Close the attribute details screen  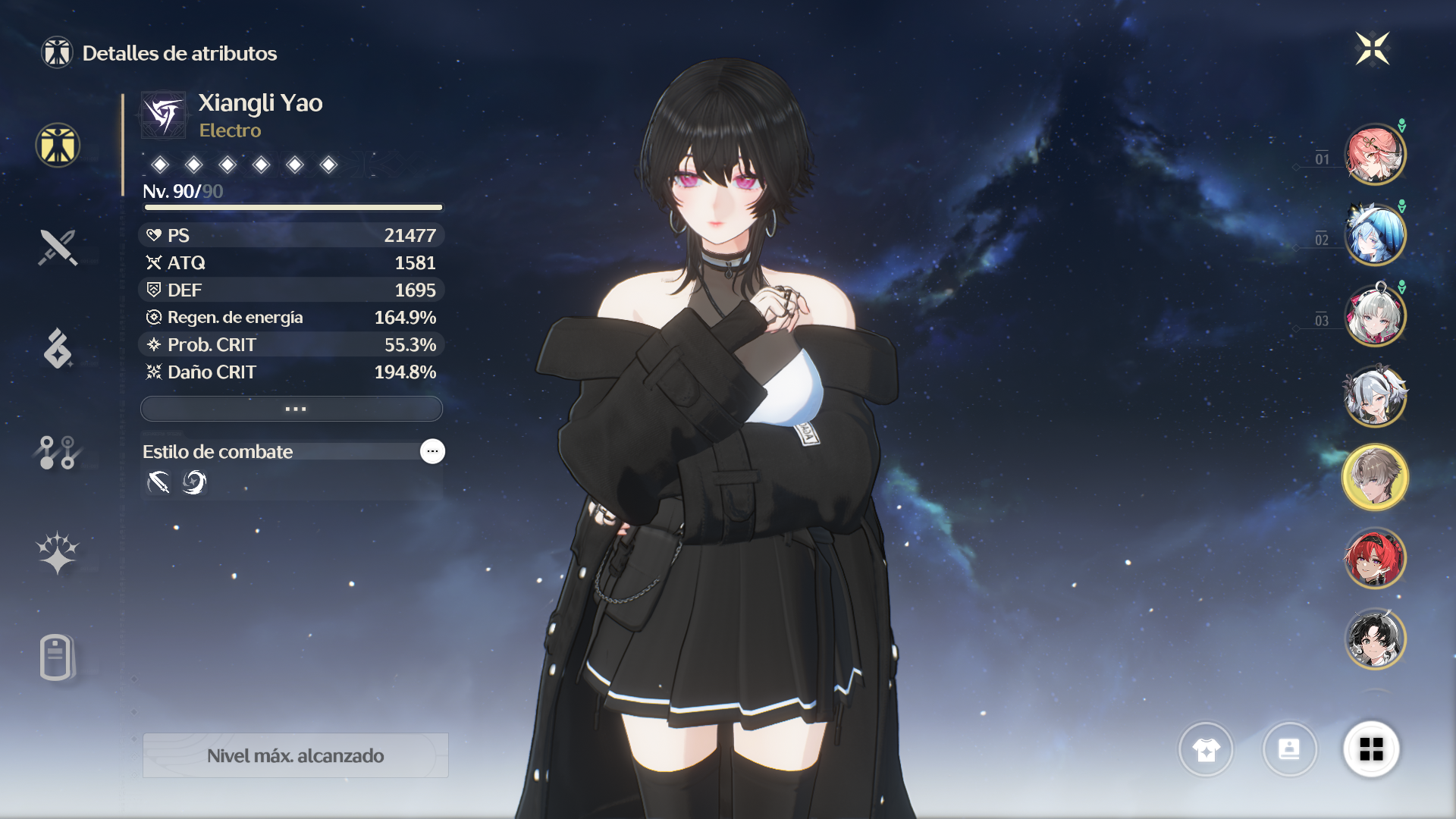coord(1372,49)
